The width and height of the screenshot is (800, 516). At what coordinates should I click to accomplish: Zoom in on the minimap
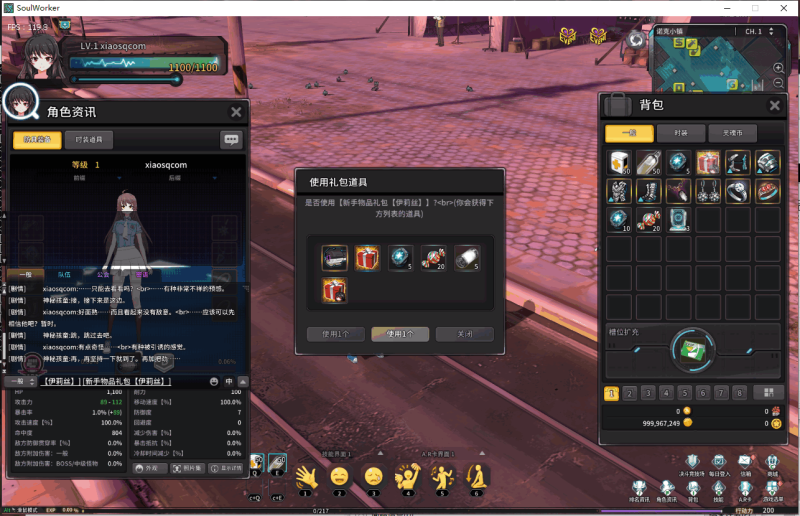tap(778, 68)
